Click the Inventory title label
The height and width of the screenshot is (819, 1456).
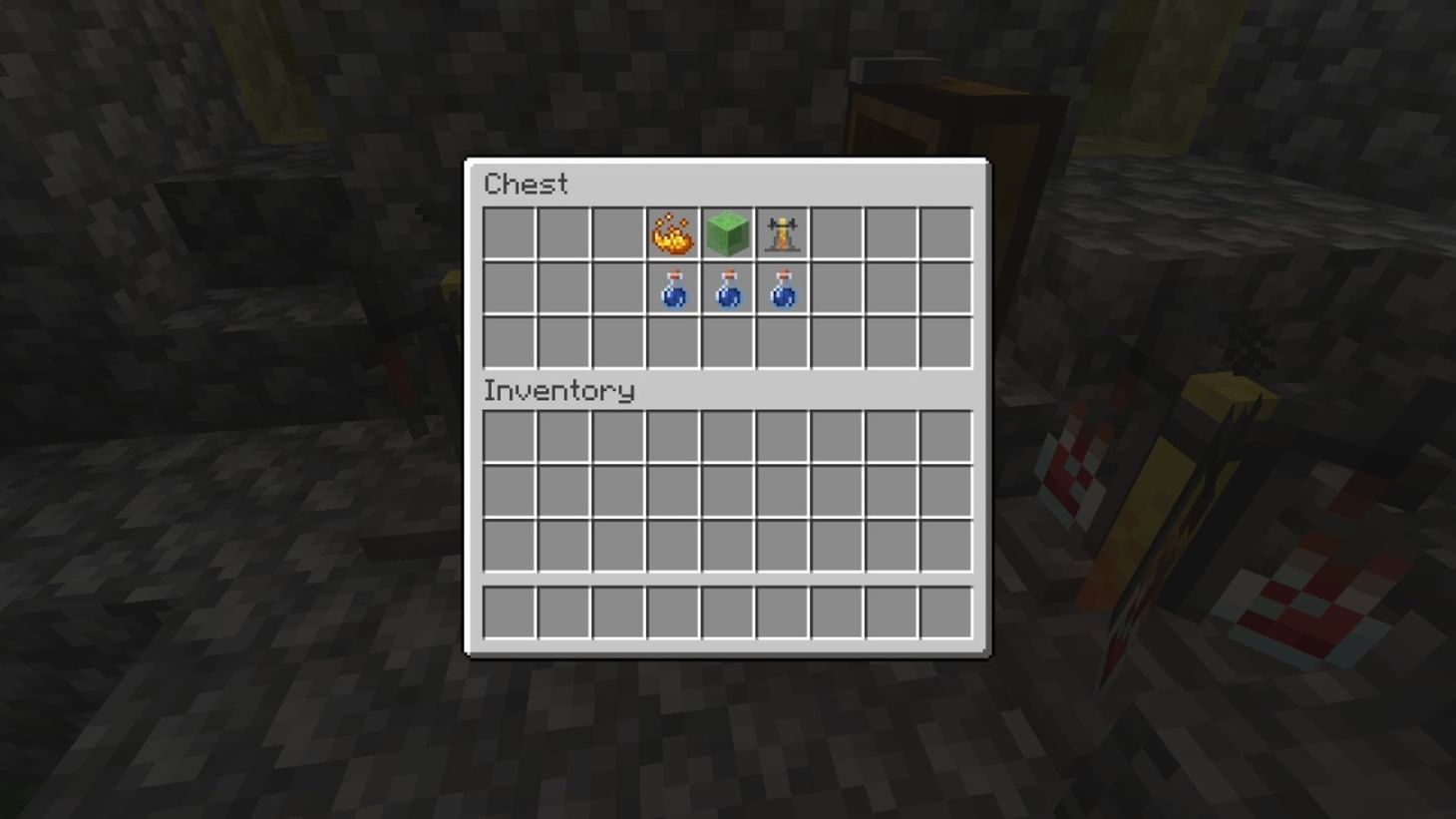[x=558, y=390]
